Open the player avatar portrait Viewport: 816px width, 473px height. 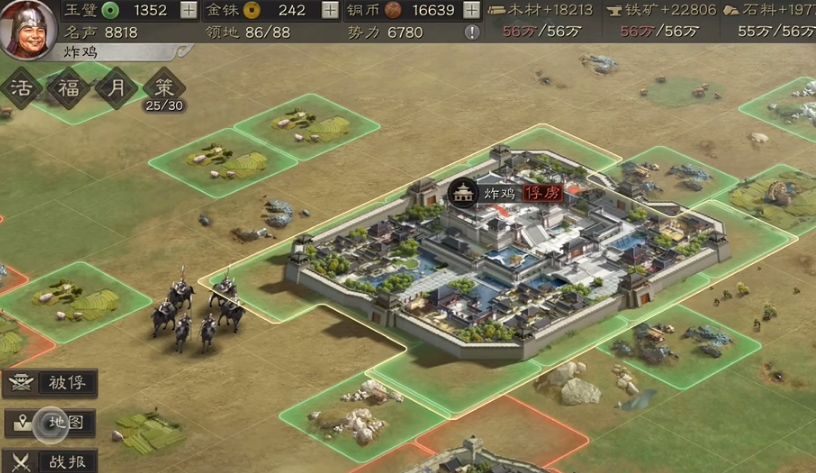pos(28,27)
